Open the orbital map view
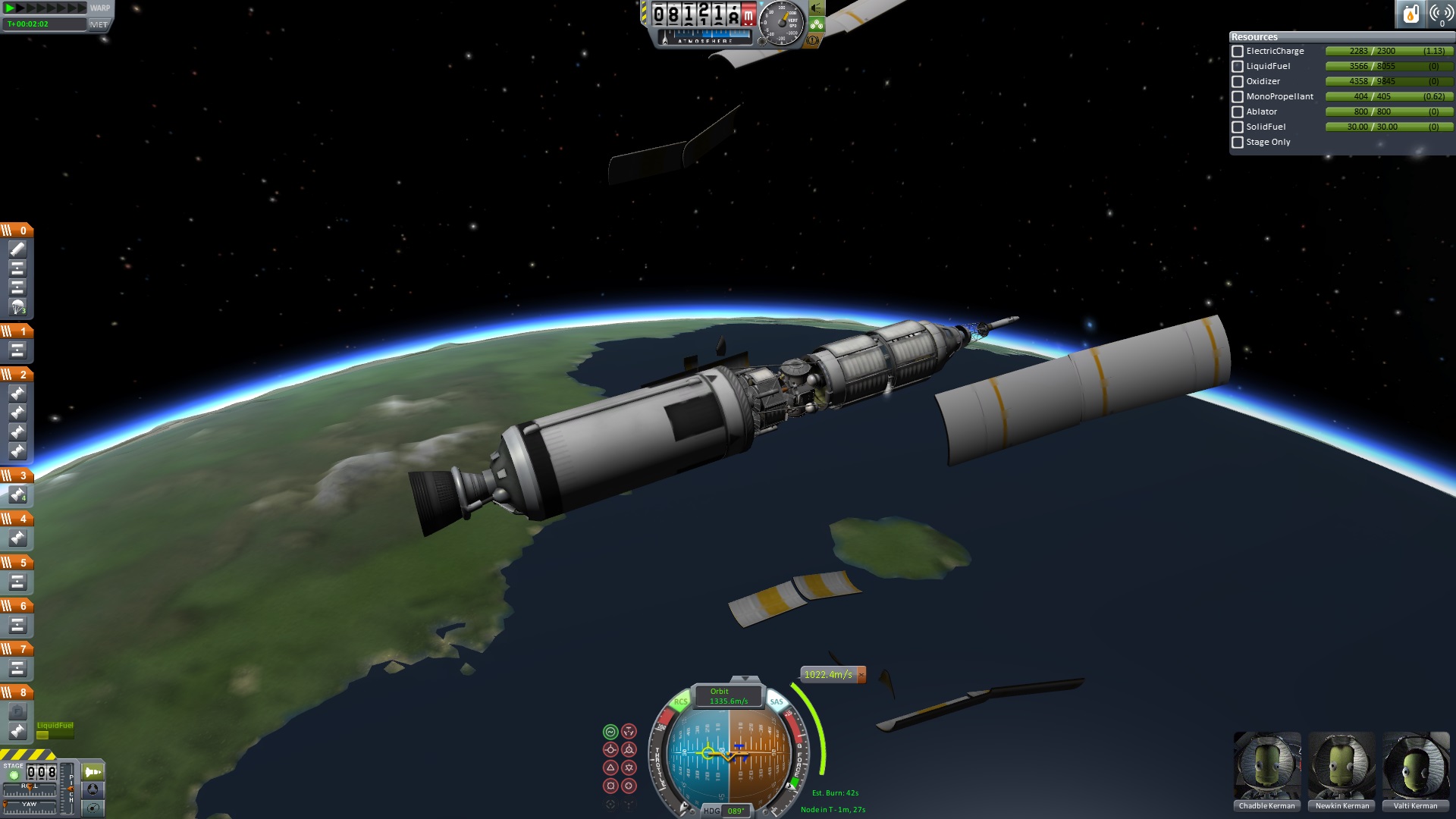The height and width of the screenshot is (819, 1456). click(x=93, y=808)
